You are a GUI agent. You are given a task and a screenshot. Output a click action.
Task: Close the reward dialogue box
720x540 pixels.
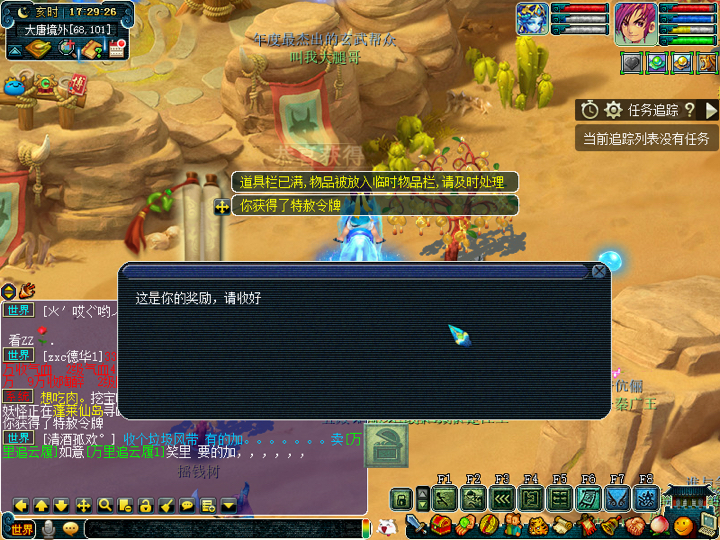point(599,271)
